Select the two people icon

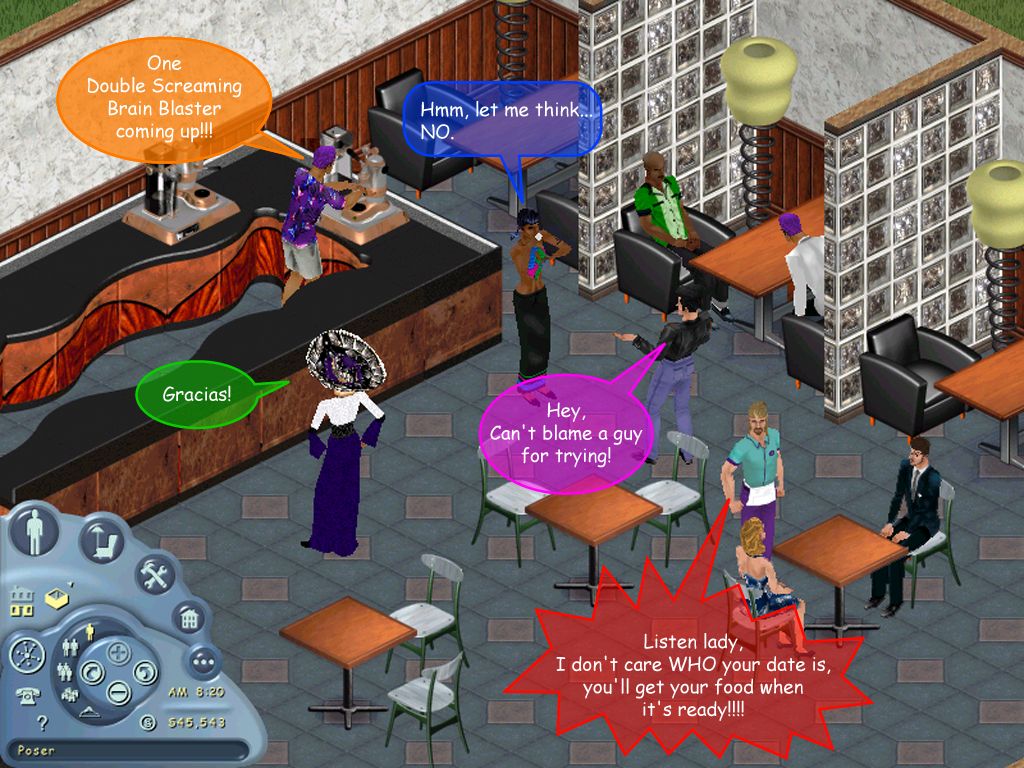[x=70, y=648]
